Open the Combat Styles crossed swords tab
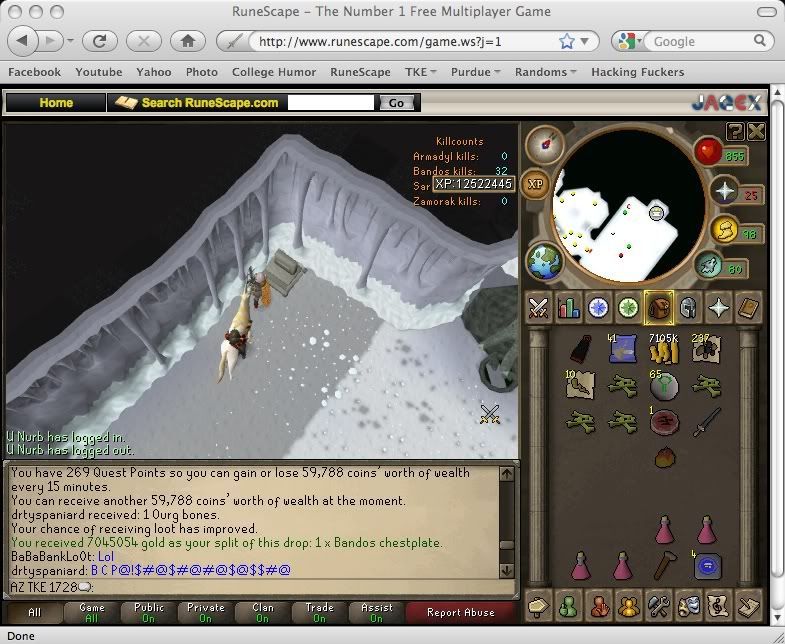This screenshot has width=785, height=644. tap(539, 307)
